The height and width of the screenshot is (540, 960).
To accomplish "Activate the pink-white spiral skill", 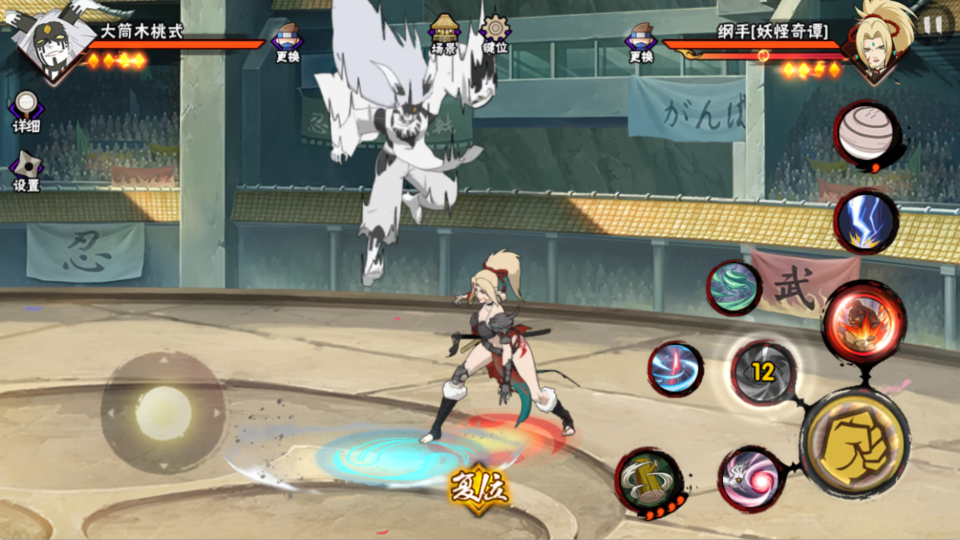I will coord(750,476).
